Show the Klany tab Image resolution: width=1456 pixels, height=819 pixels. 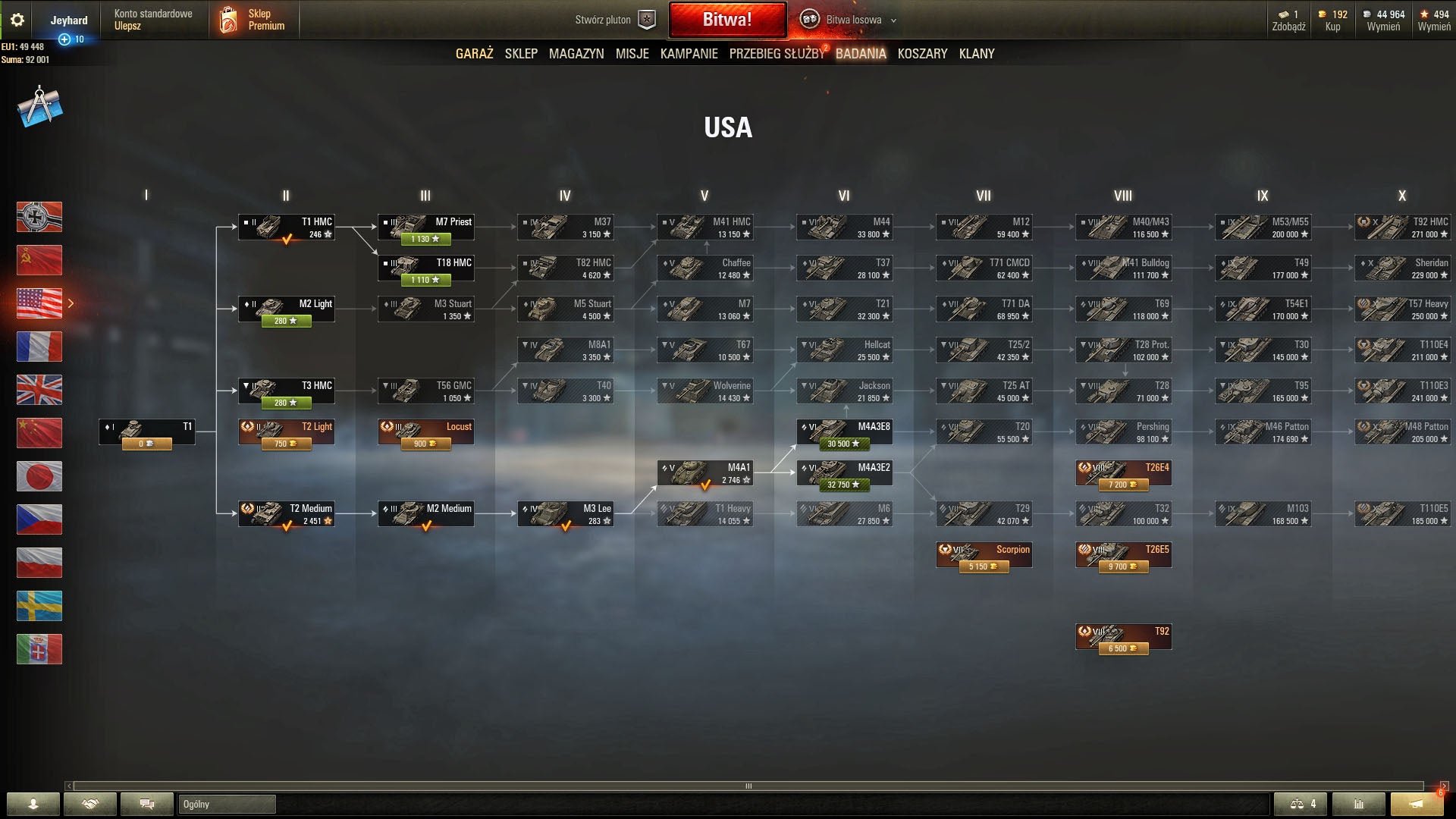coord(977,54)
